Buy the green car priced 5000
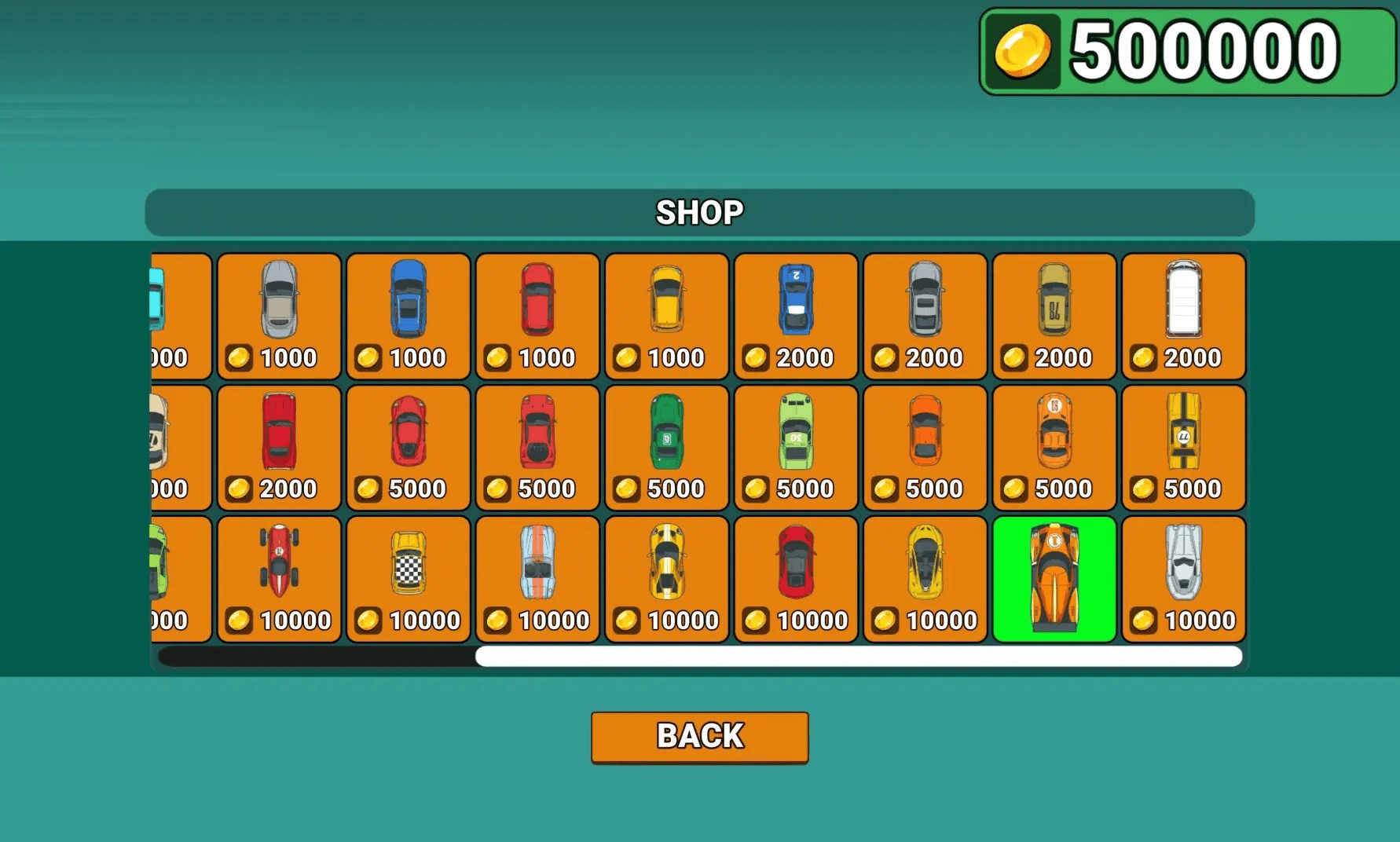Viewport: 1400px width, 842px height. point(666,447)
